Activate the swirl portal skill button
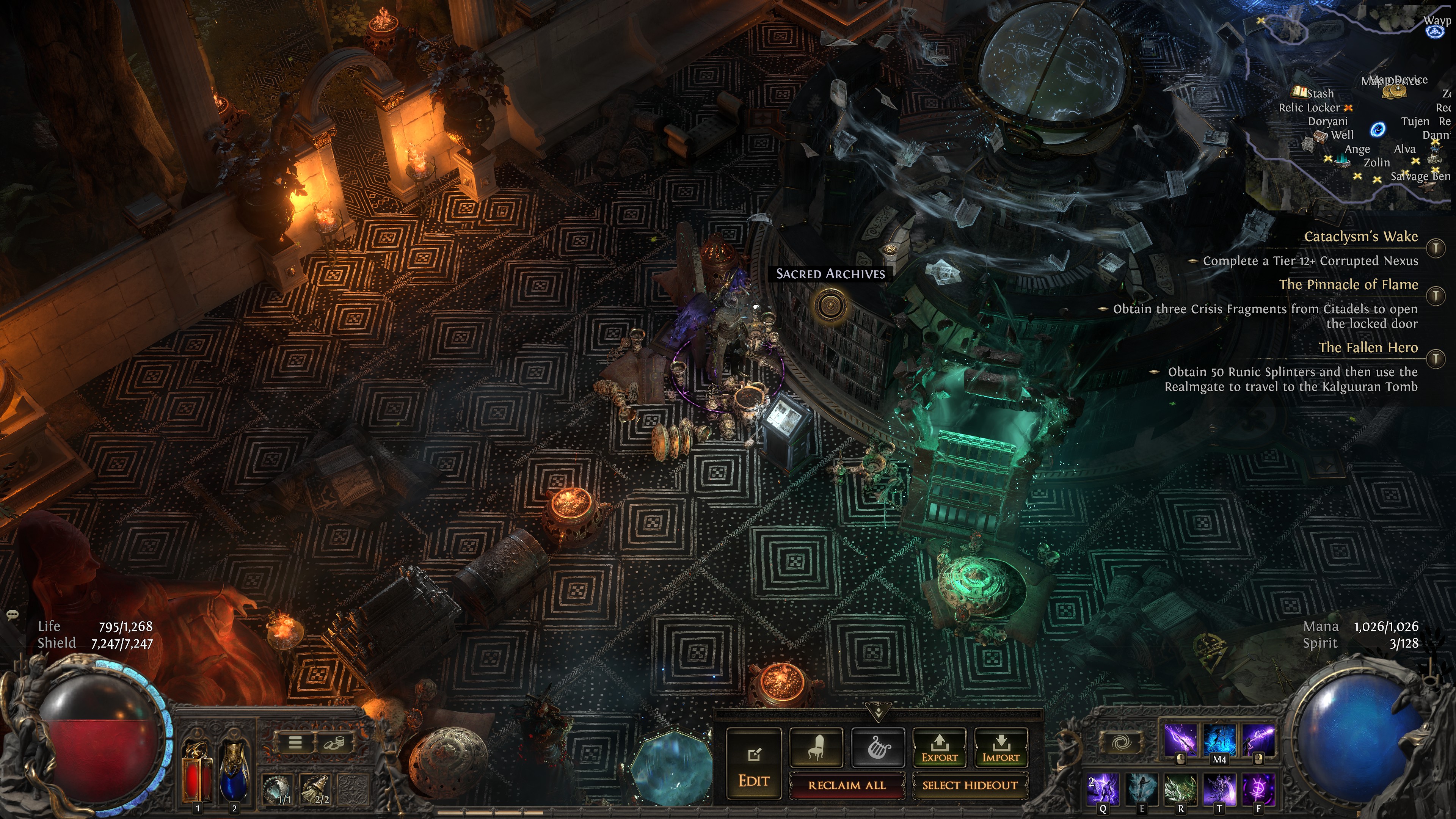The height and width of the screenshot is (819, 1456). [1121, 742]
